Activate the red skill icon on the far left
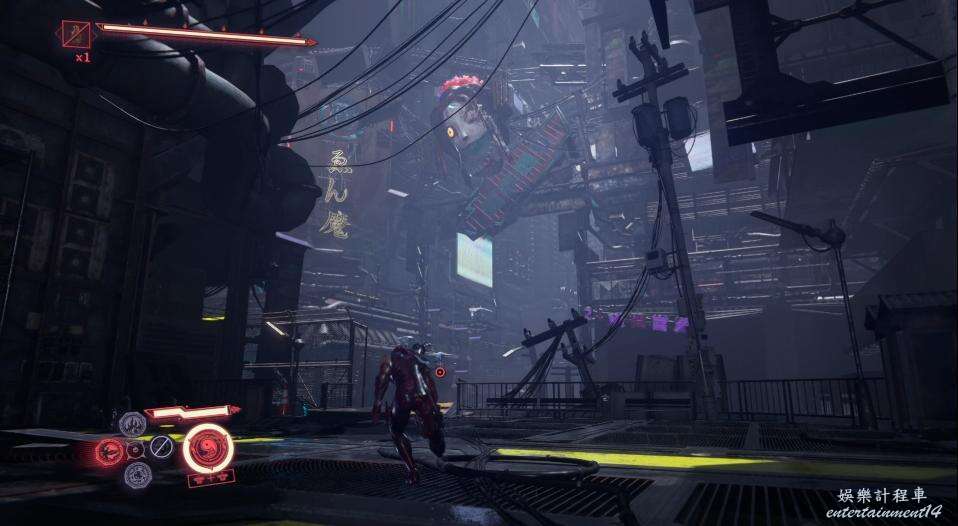The image size is (958, 526). (109, 452)
